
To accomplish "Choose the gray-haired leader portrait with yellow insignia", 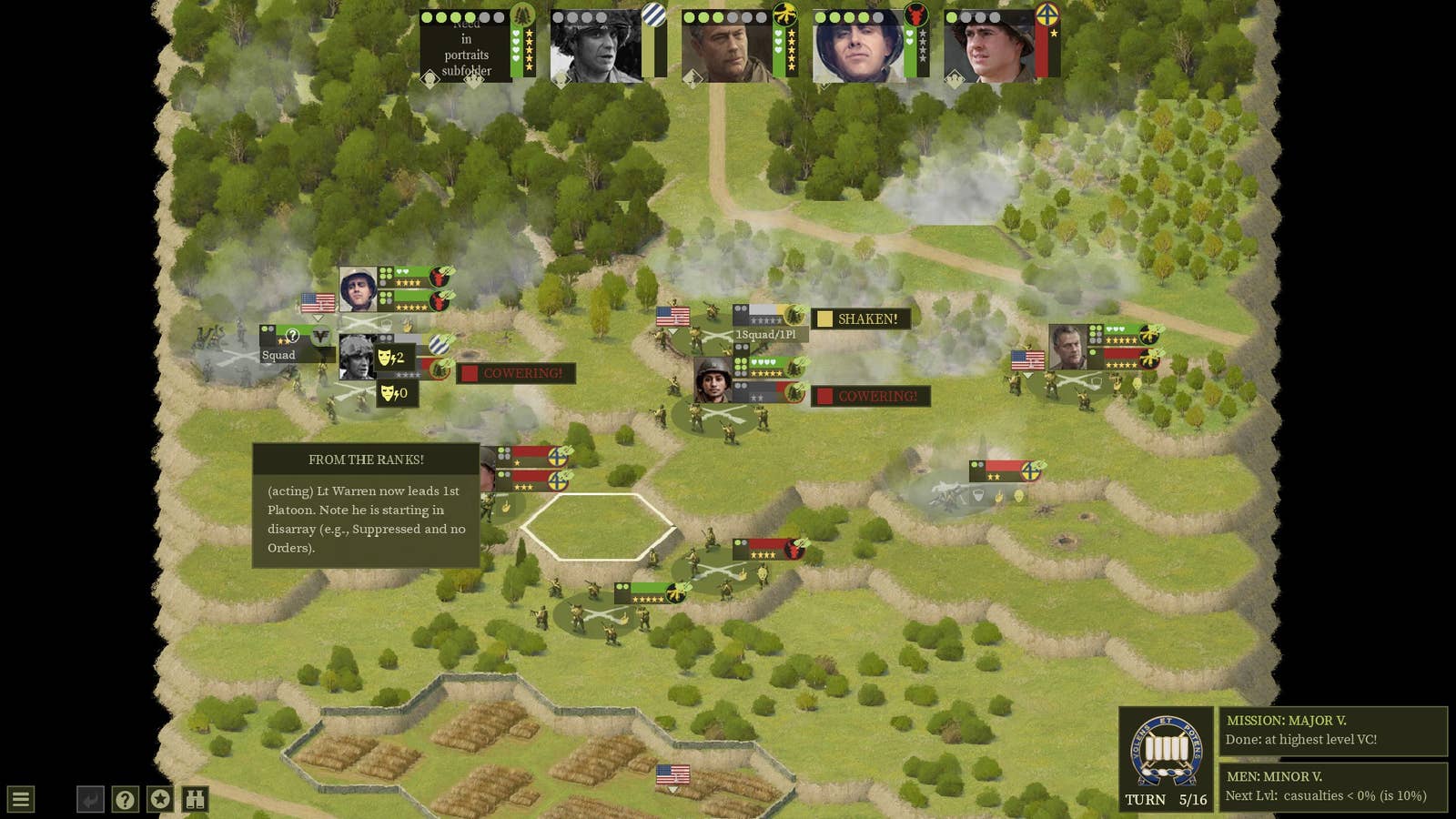I will [x=728, y=47].
